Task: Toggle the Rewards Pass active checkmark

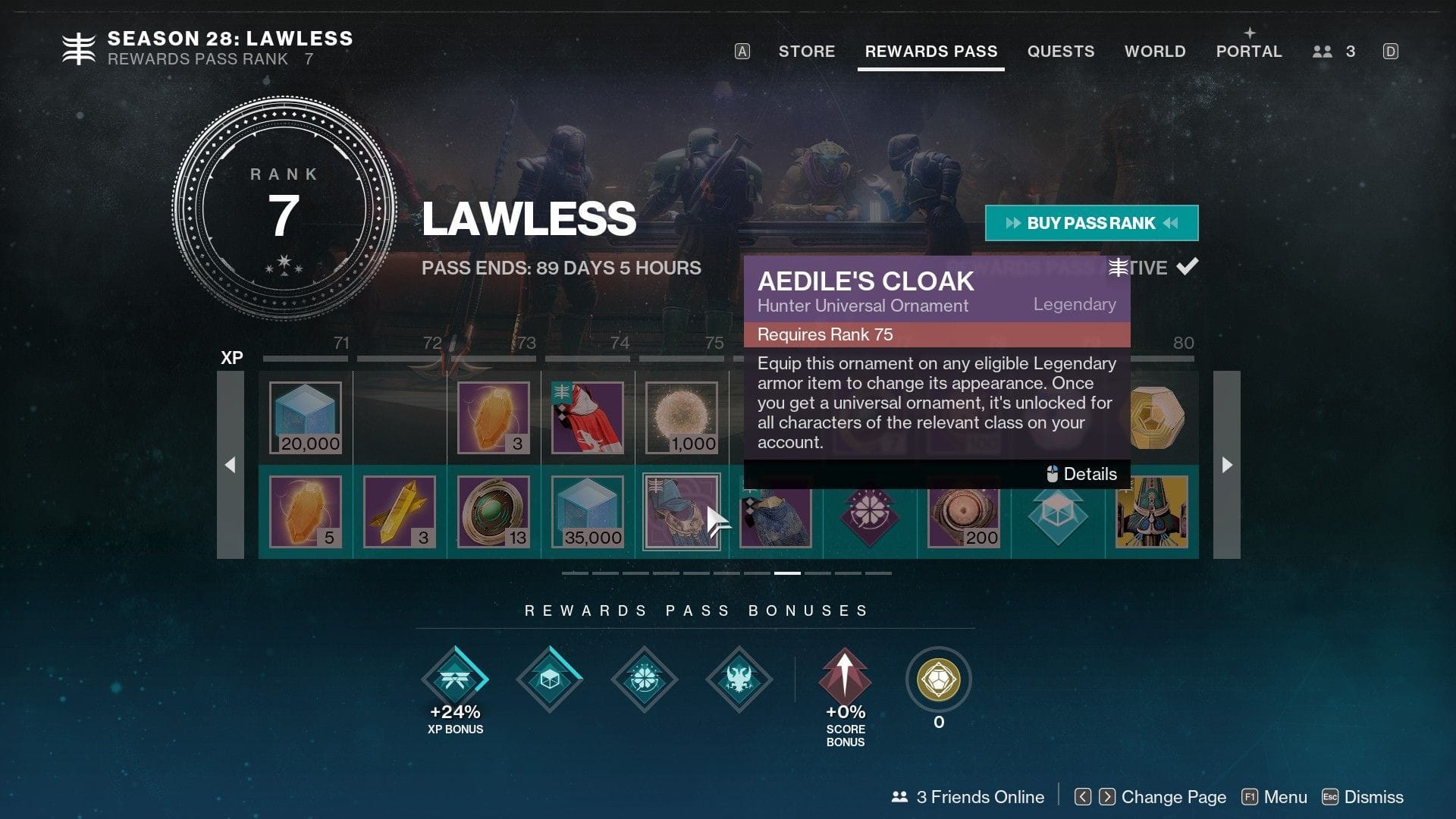Action: click(1189, 266)
